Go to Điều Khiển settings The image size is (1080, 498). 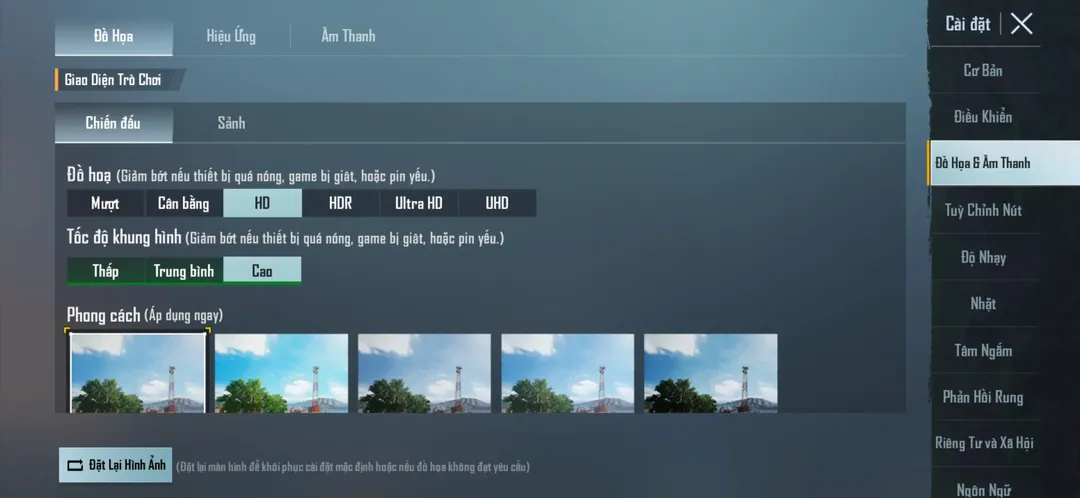pyautogui.click(x=983, y=117)
